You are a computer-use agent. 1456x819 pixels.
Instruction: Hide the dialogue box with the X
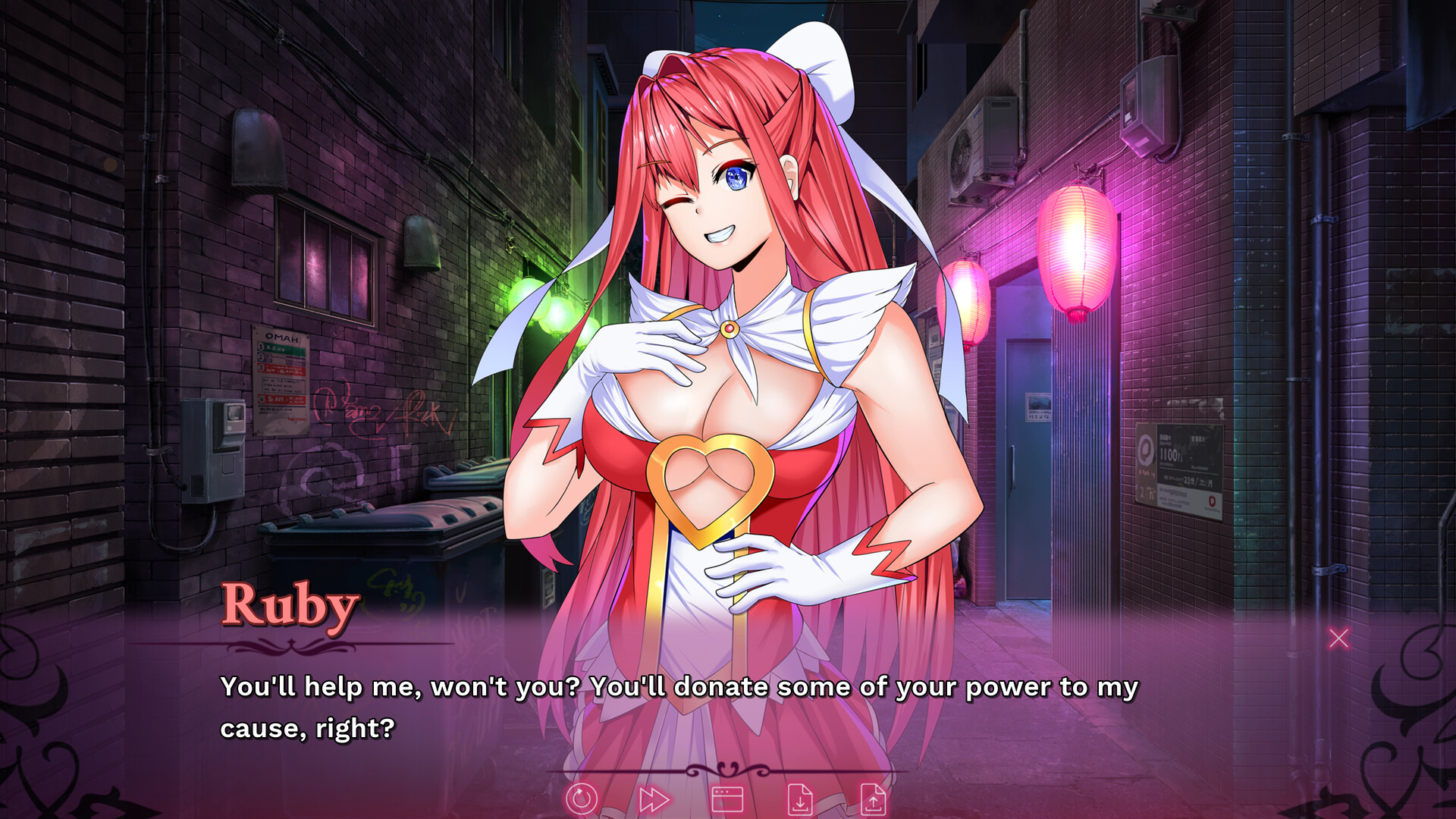1339,639
